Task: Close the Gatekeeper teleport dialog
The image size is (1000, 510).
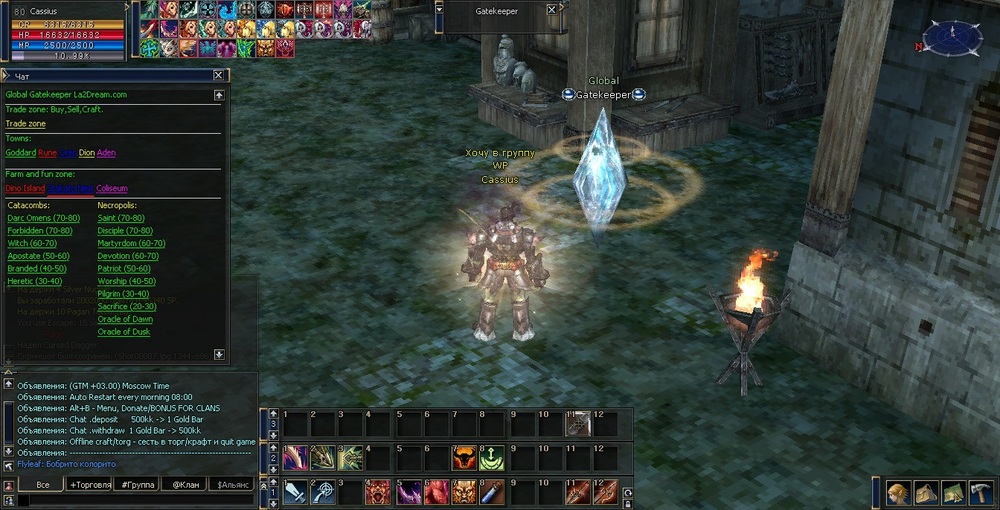Action: coord(218,75)
